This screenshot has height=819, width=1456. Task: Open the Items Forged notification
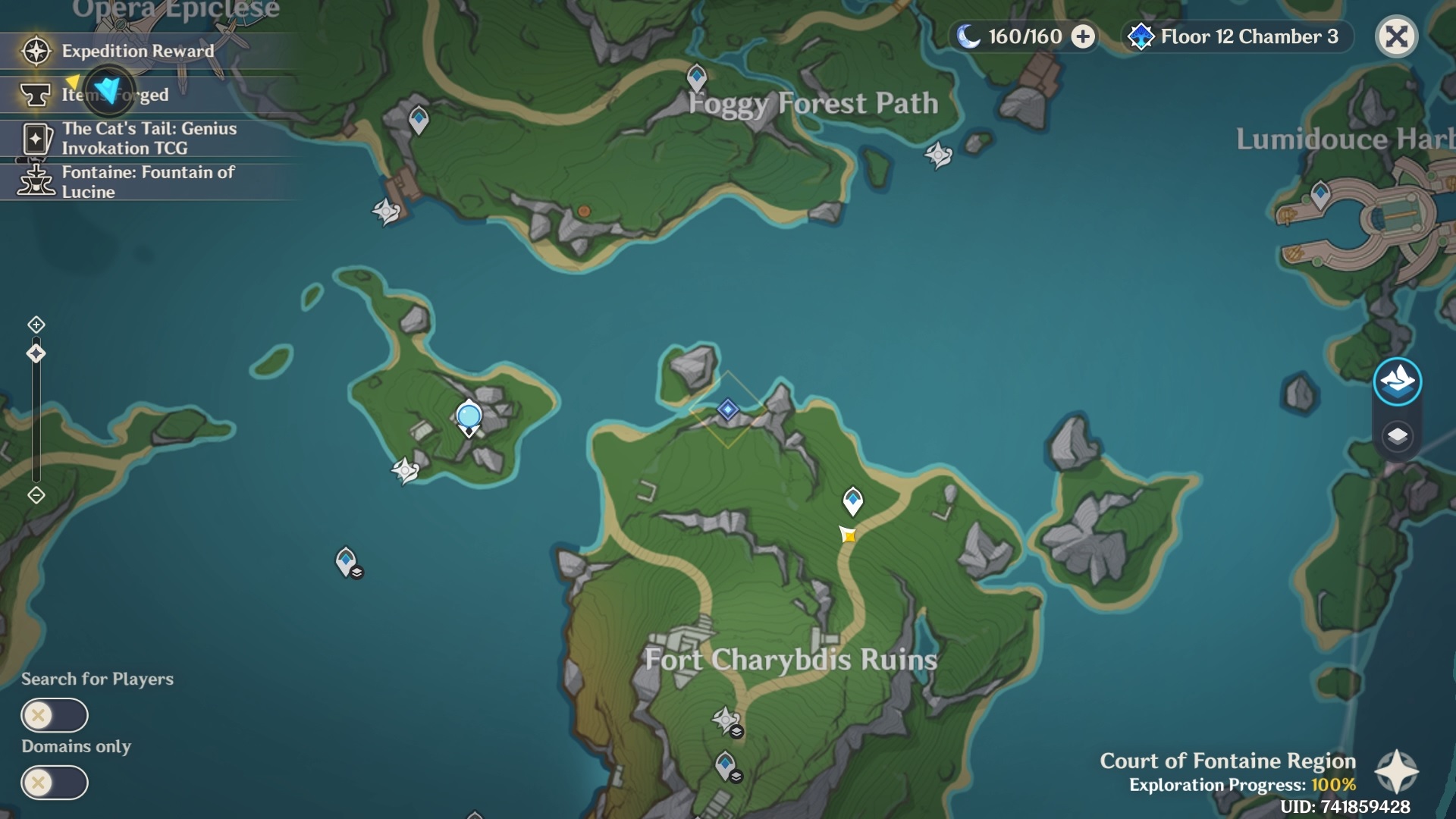click(114, 94)
